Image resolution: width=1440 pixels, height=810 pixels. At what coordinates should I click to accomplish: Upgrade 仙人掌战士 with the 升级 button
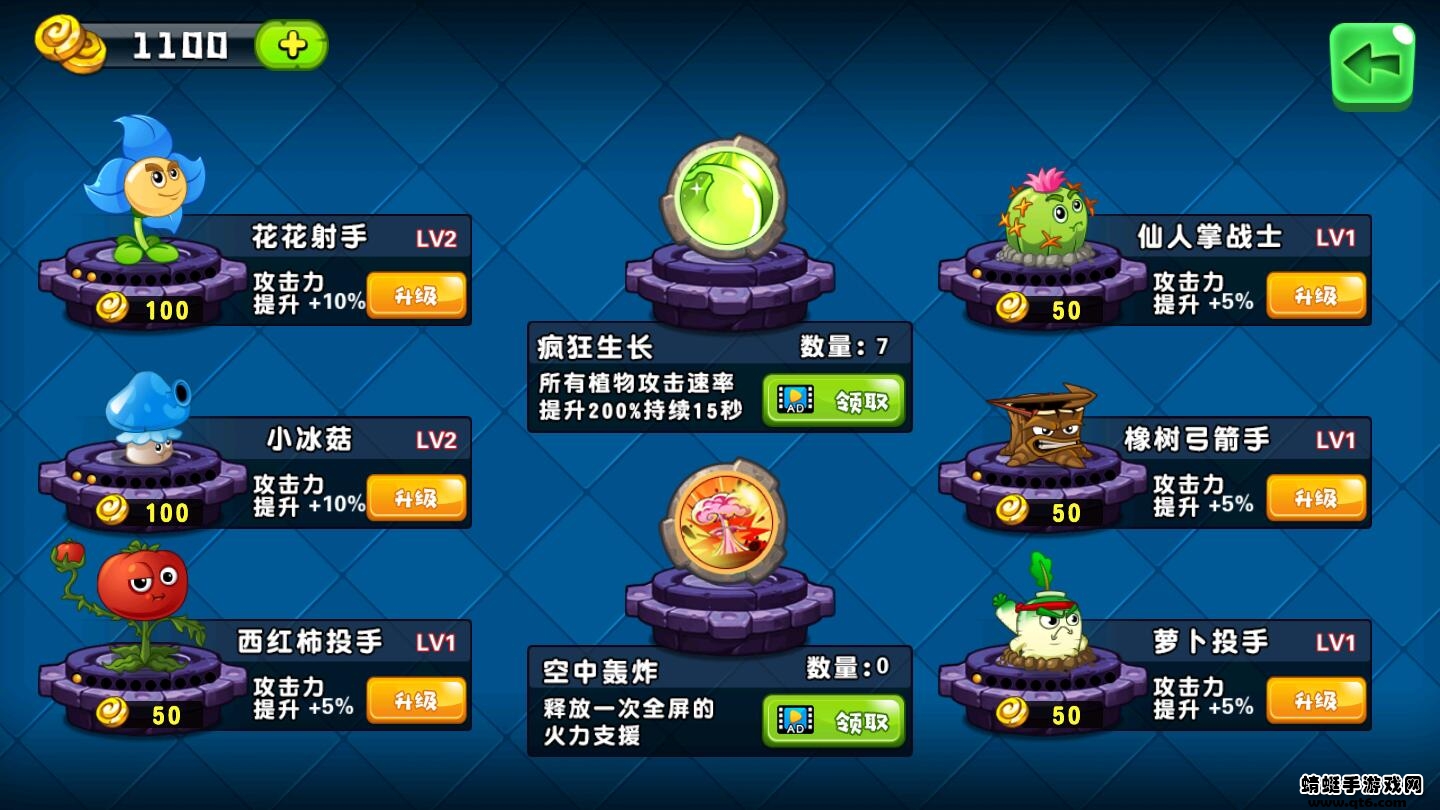pos(1316,294)
